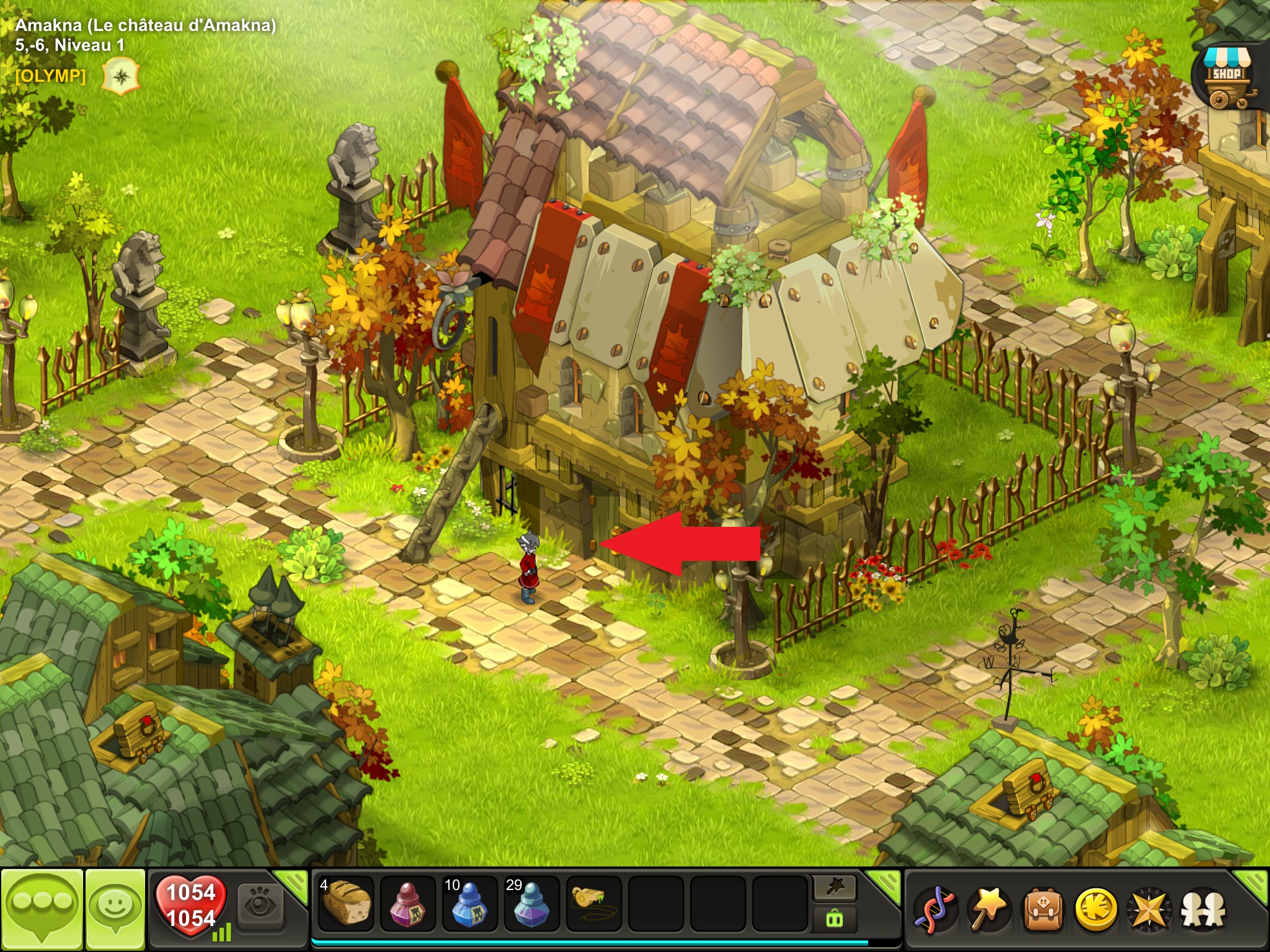Open the smiley emote menu
Screen dimensions: 1270x952
(115, 909)
